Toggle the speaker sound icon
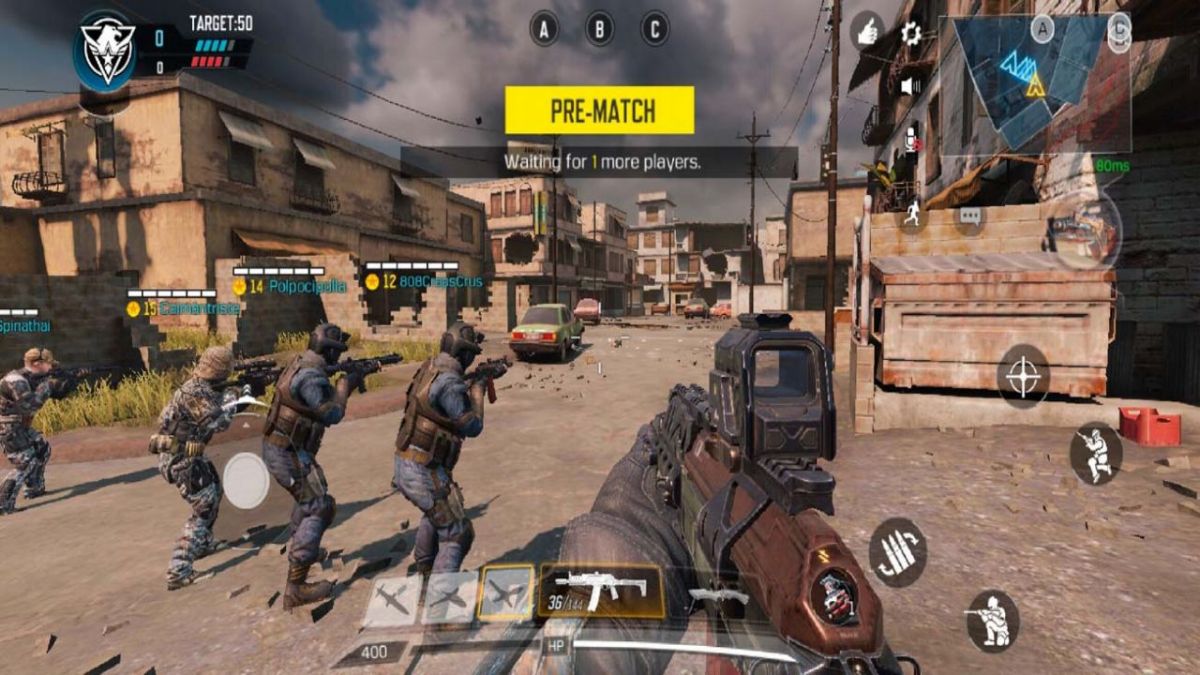This screenshot has width=1200, height=675. tap(910, 86)
